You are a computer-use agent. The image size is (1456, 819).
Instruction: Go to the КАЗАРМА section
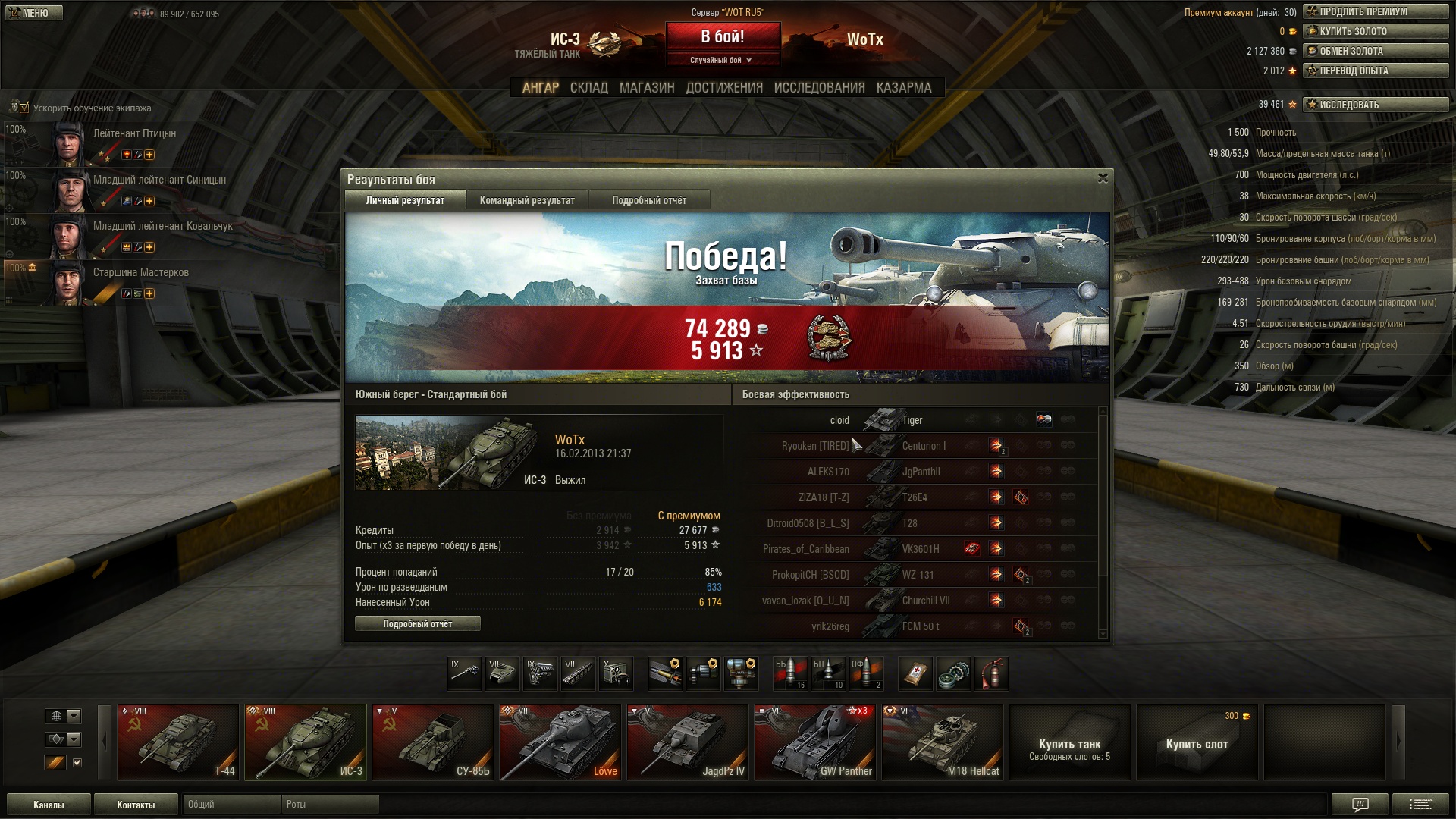(x=903, y=88)
